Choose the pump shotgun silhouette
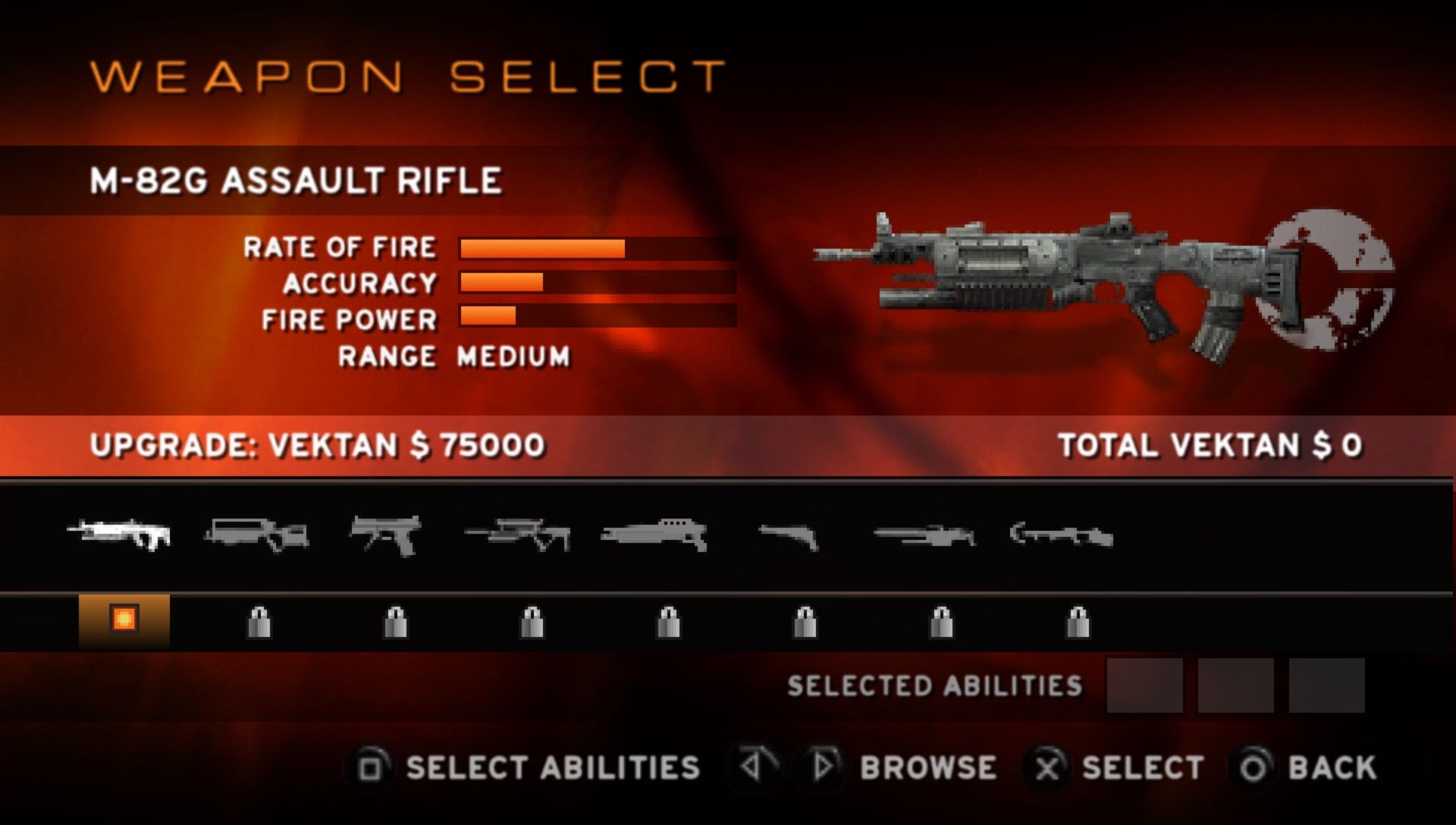 (654, 535)
